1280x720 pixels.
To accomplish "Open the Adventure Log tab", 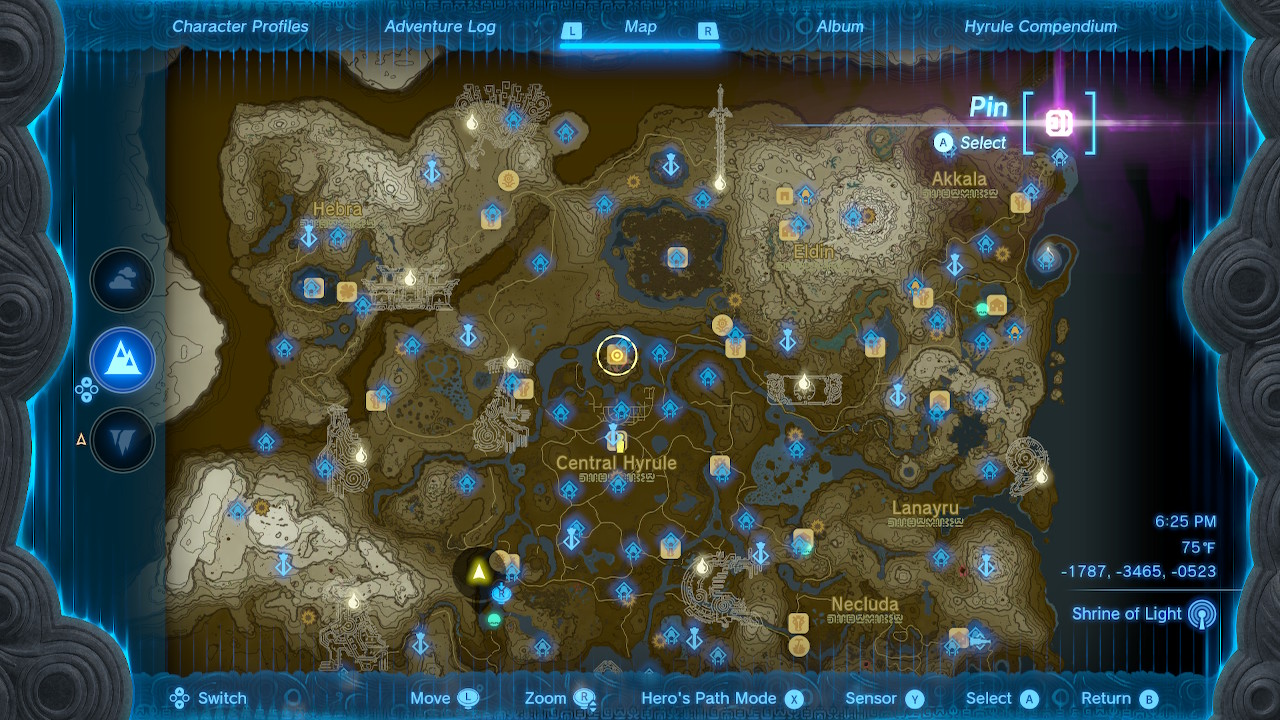I will (x=440, y=27).
